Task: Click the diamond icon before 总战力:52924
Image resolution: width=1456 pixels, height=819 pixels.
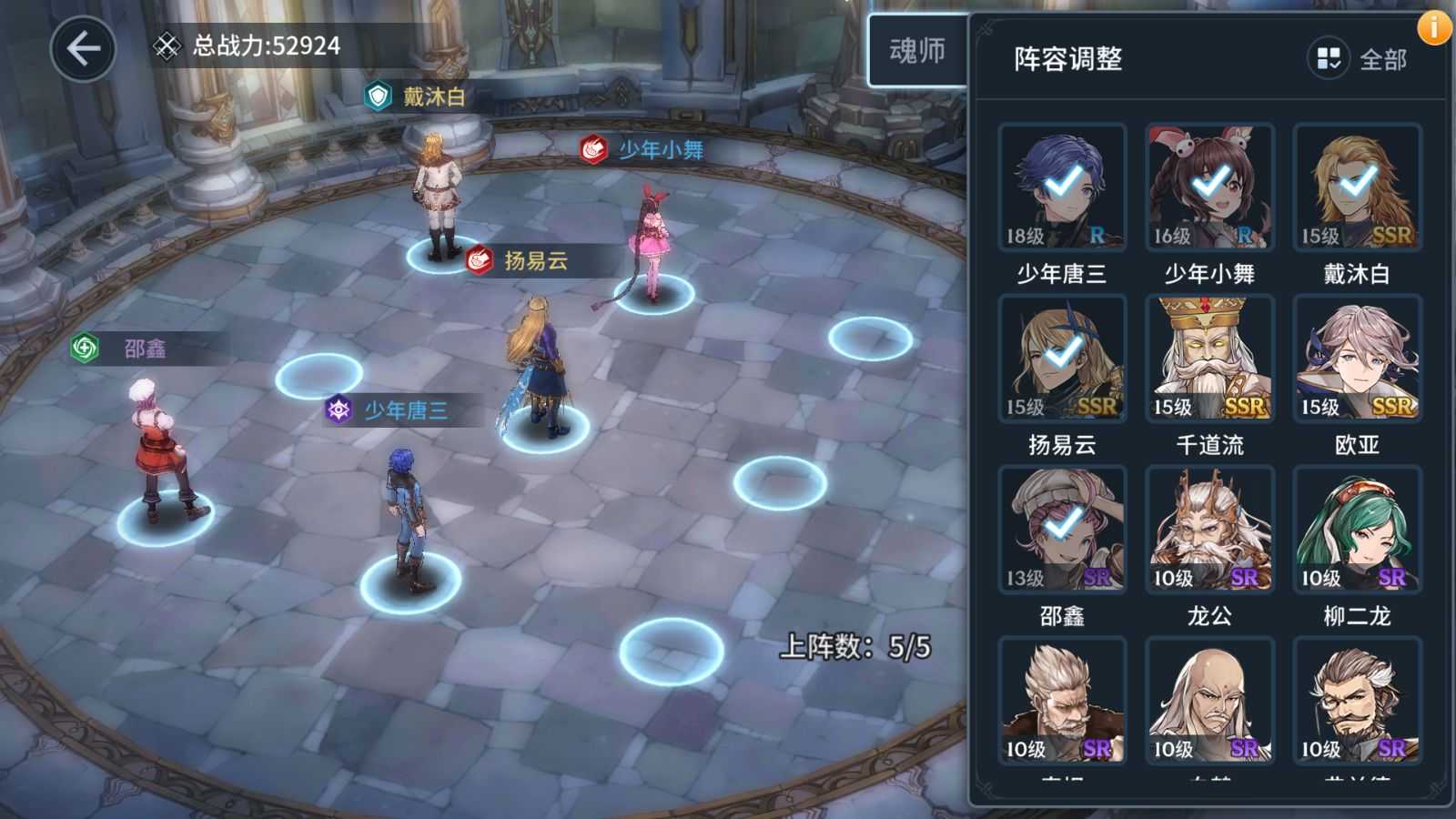Action: [166, 45]
